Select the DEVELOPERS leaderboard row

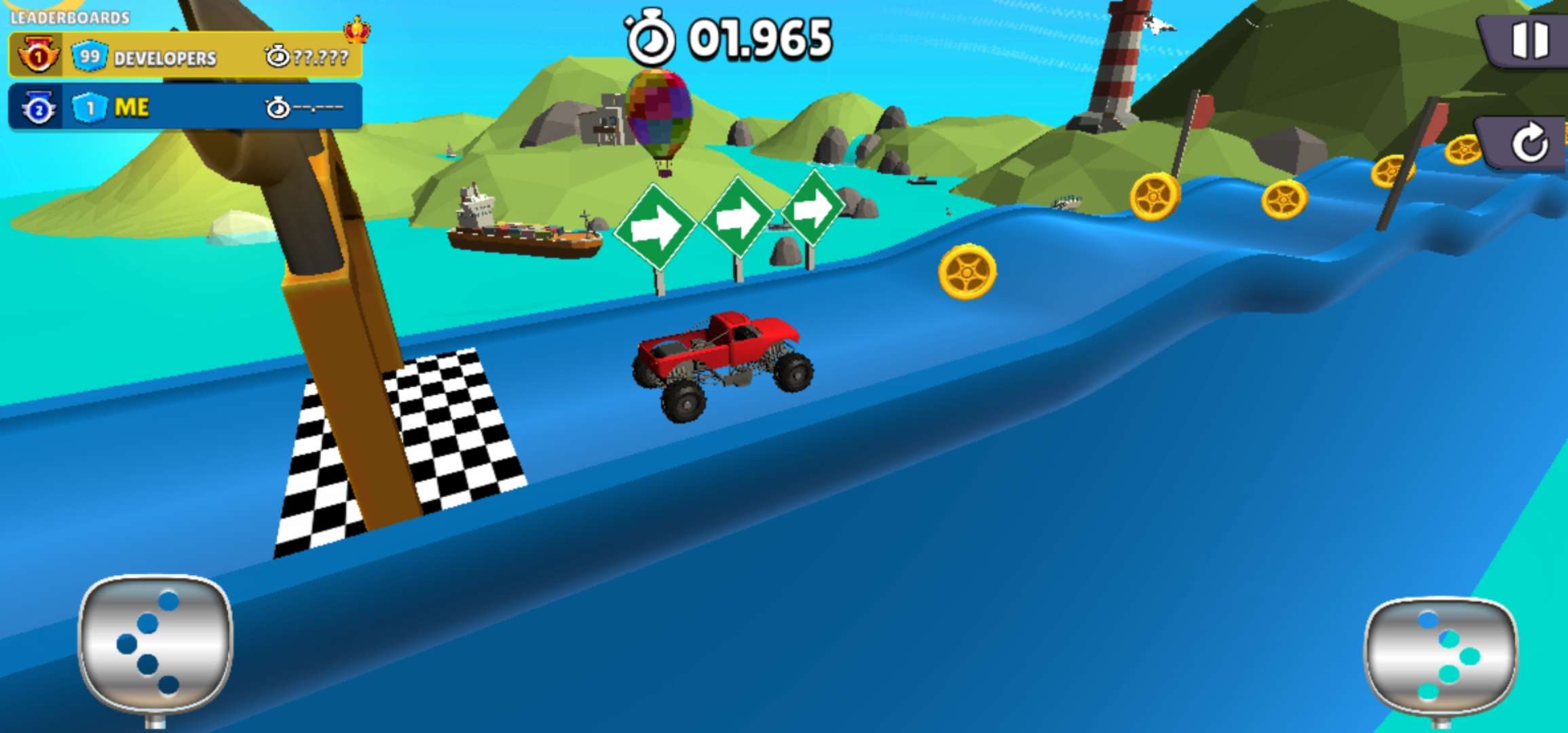185,56
